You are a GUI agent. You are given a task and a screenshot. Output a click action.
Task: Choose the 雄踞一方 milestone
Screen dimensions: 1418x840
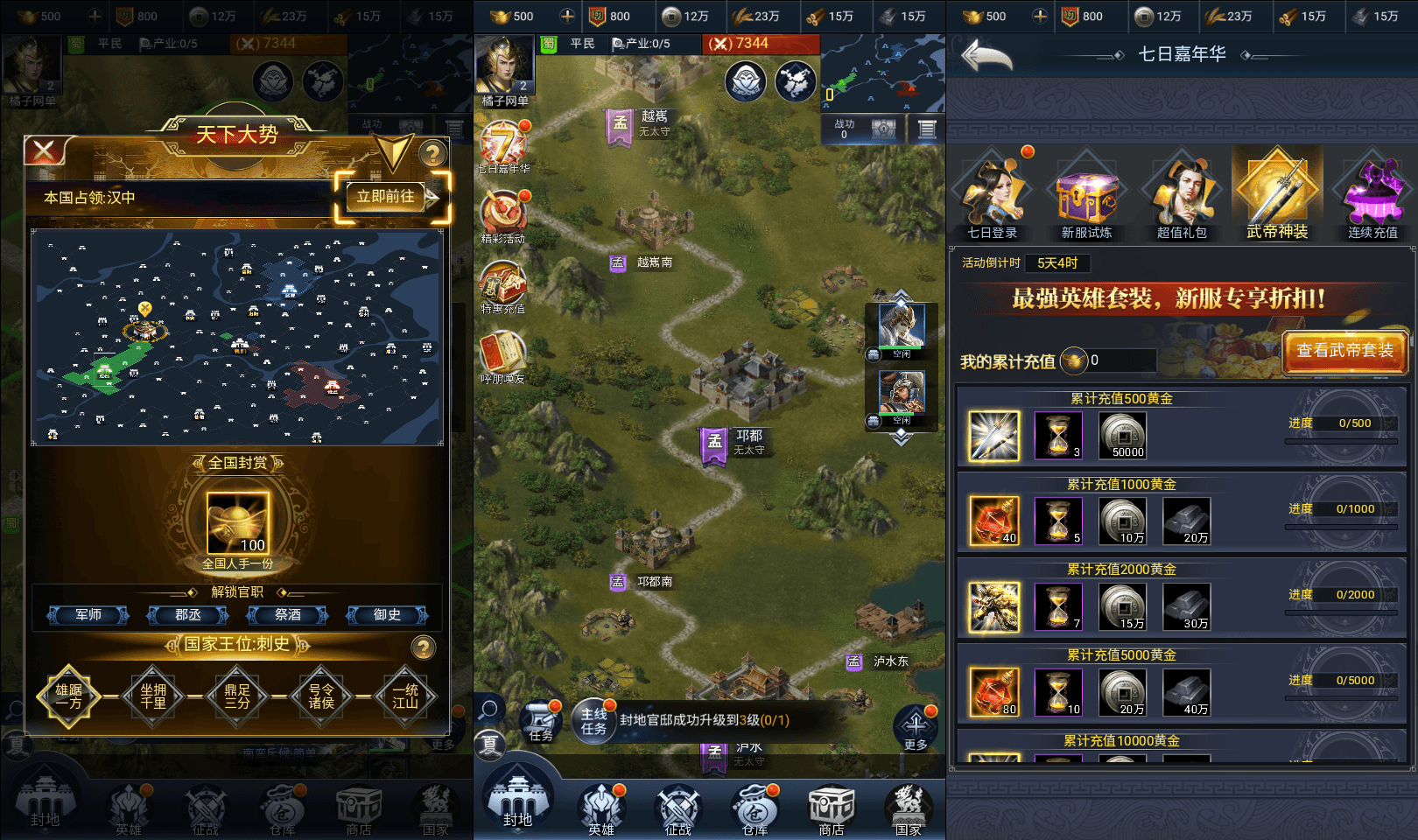[68, 696]
